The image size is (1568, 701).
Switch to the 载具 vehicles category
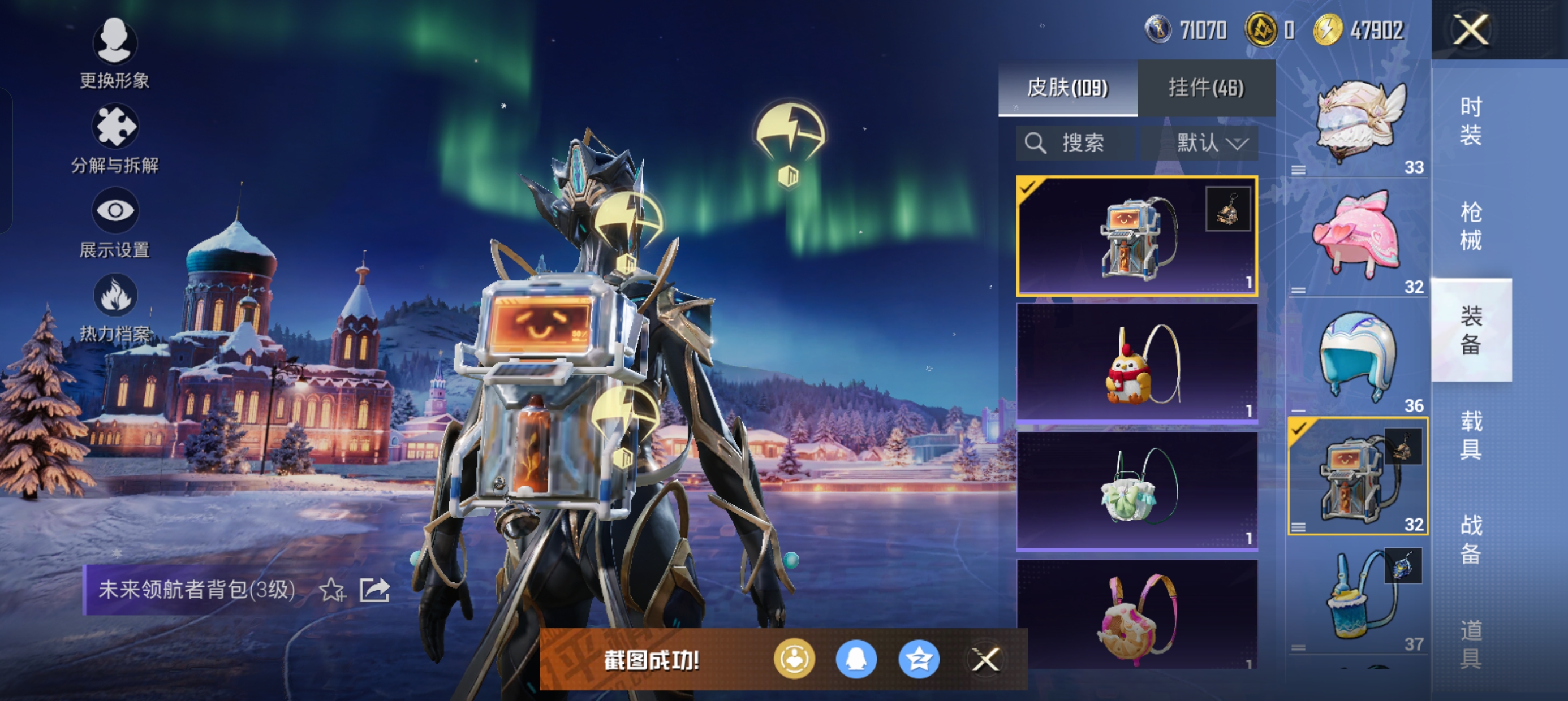(1470, 435)
